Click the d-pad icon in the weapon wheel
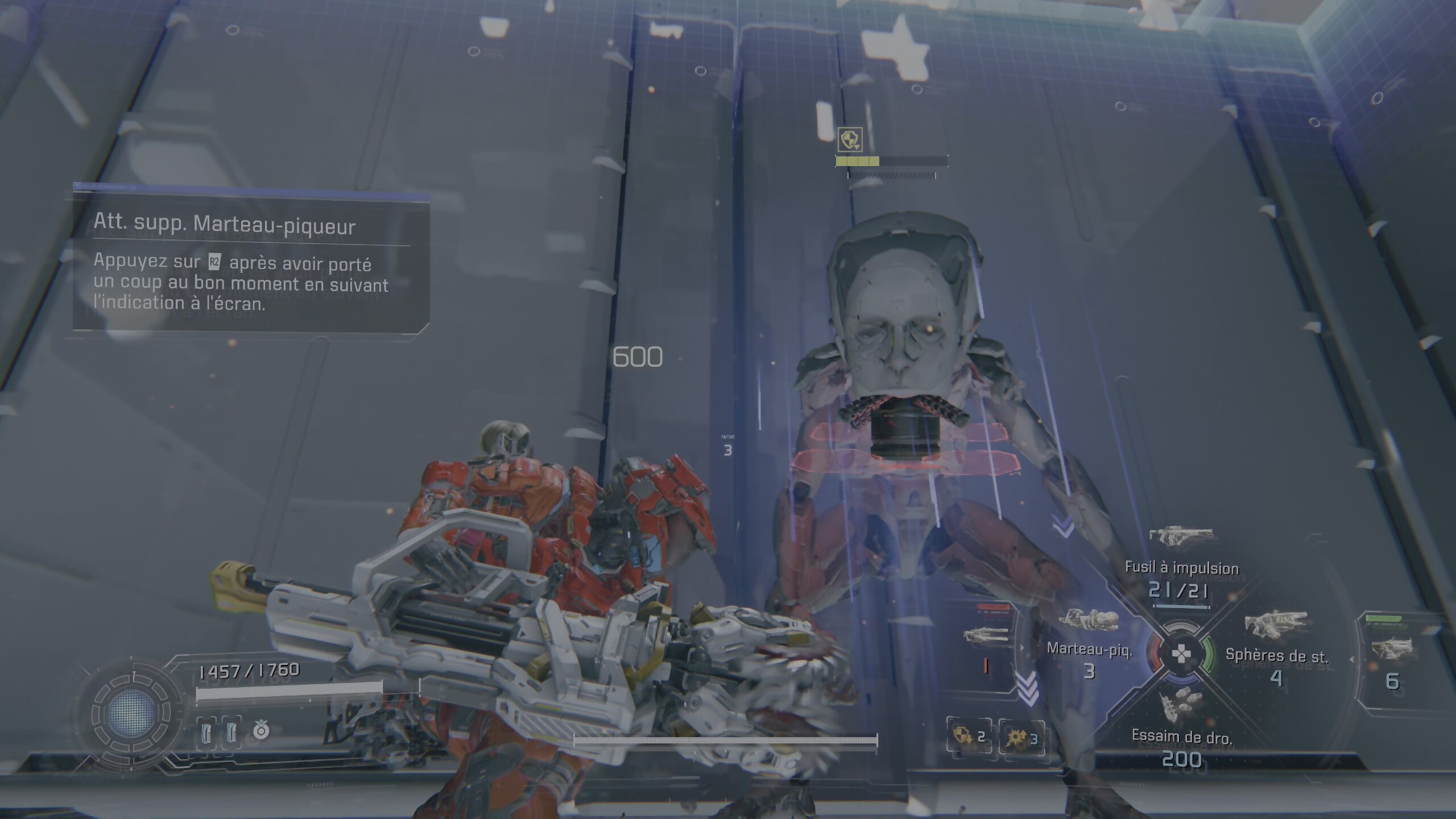The image size is (1456, 819). [x=1181, y=654]
